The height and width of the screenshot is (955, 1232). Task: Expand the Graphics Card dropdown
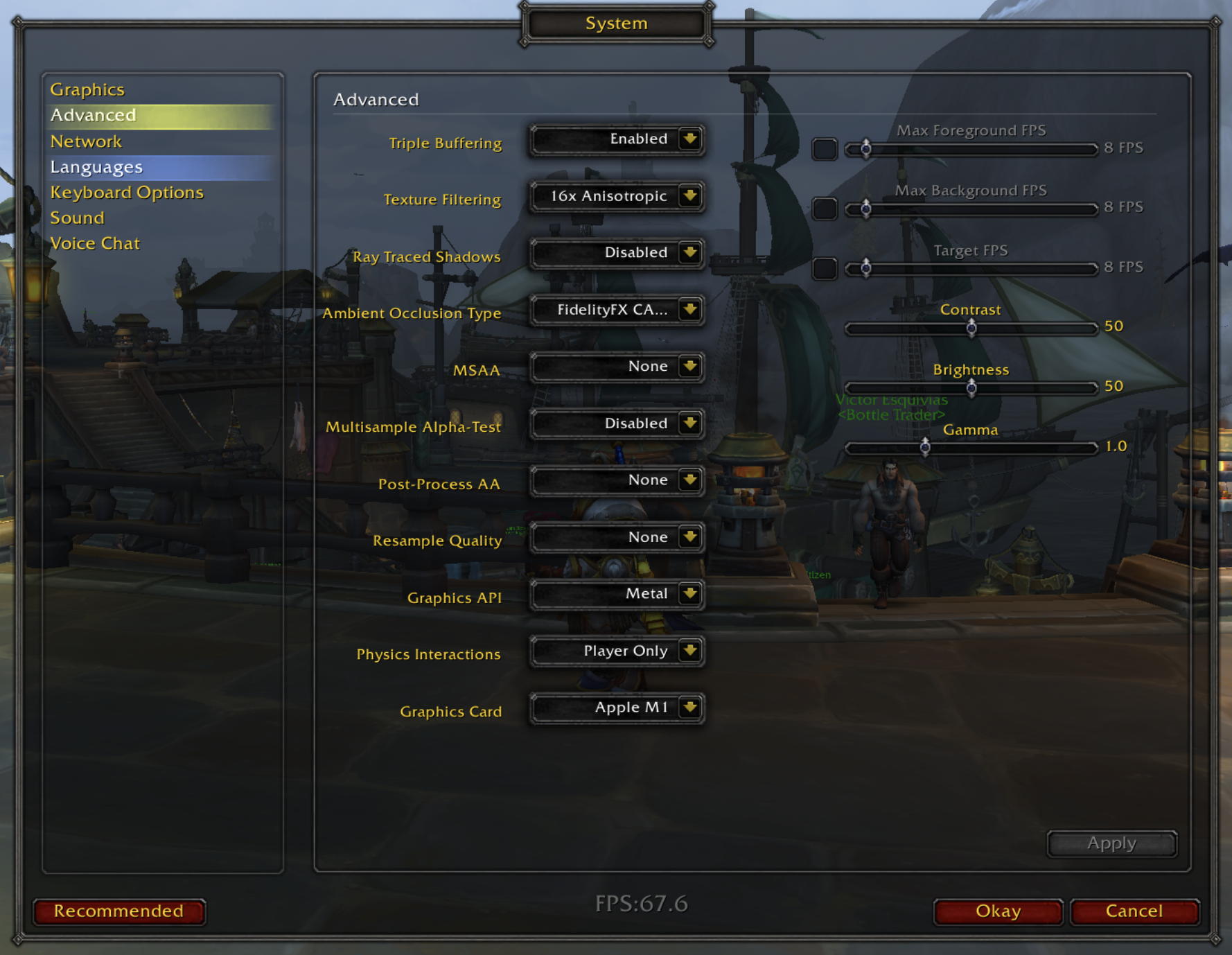(x=617, y=708)
